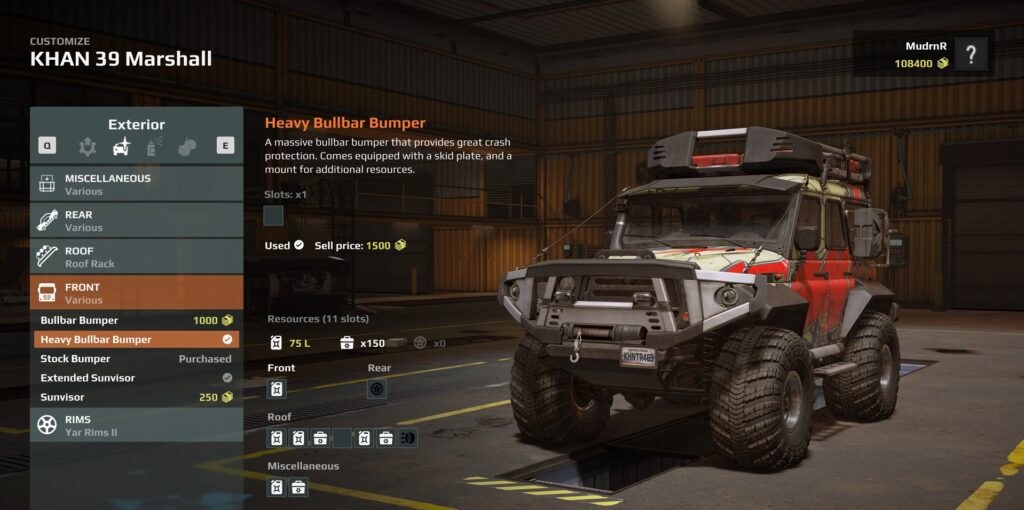Collapse the FRONT parts category
1024x510 pixels.
tap(136, 293)
